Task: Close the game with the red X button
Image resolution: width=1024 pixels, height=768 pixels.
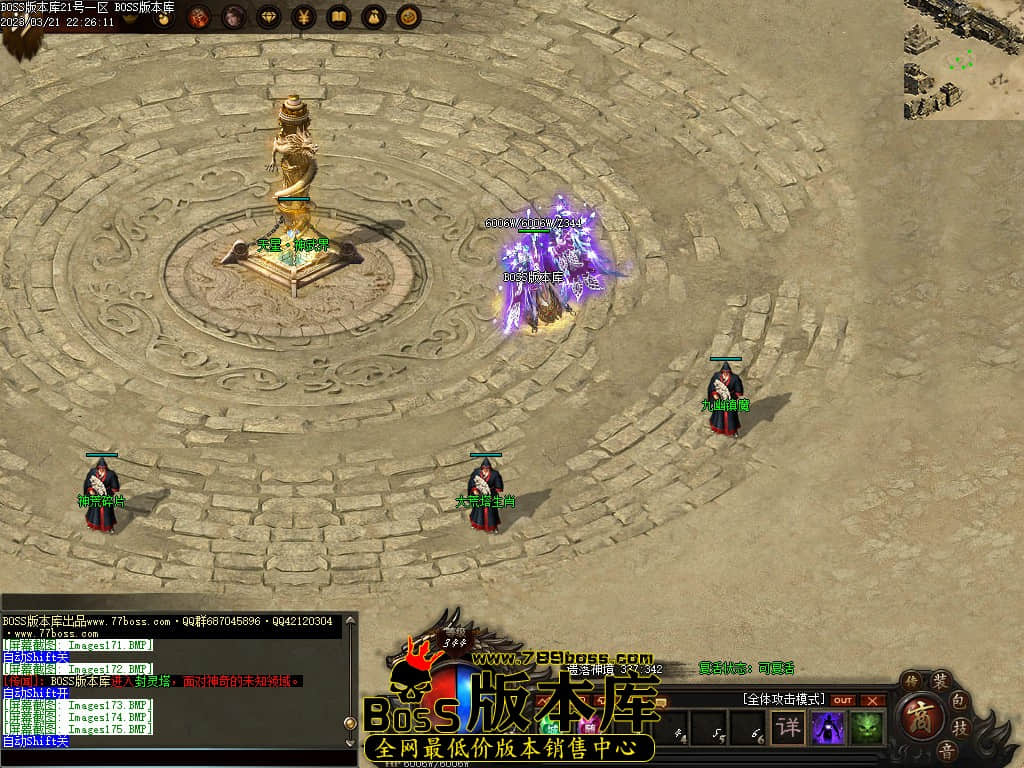Action: (873, 700)
